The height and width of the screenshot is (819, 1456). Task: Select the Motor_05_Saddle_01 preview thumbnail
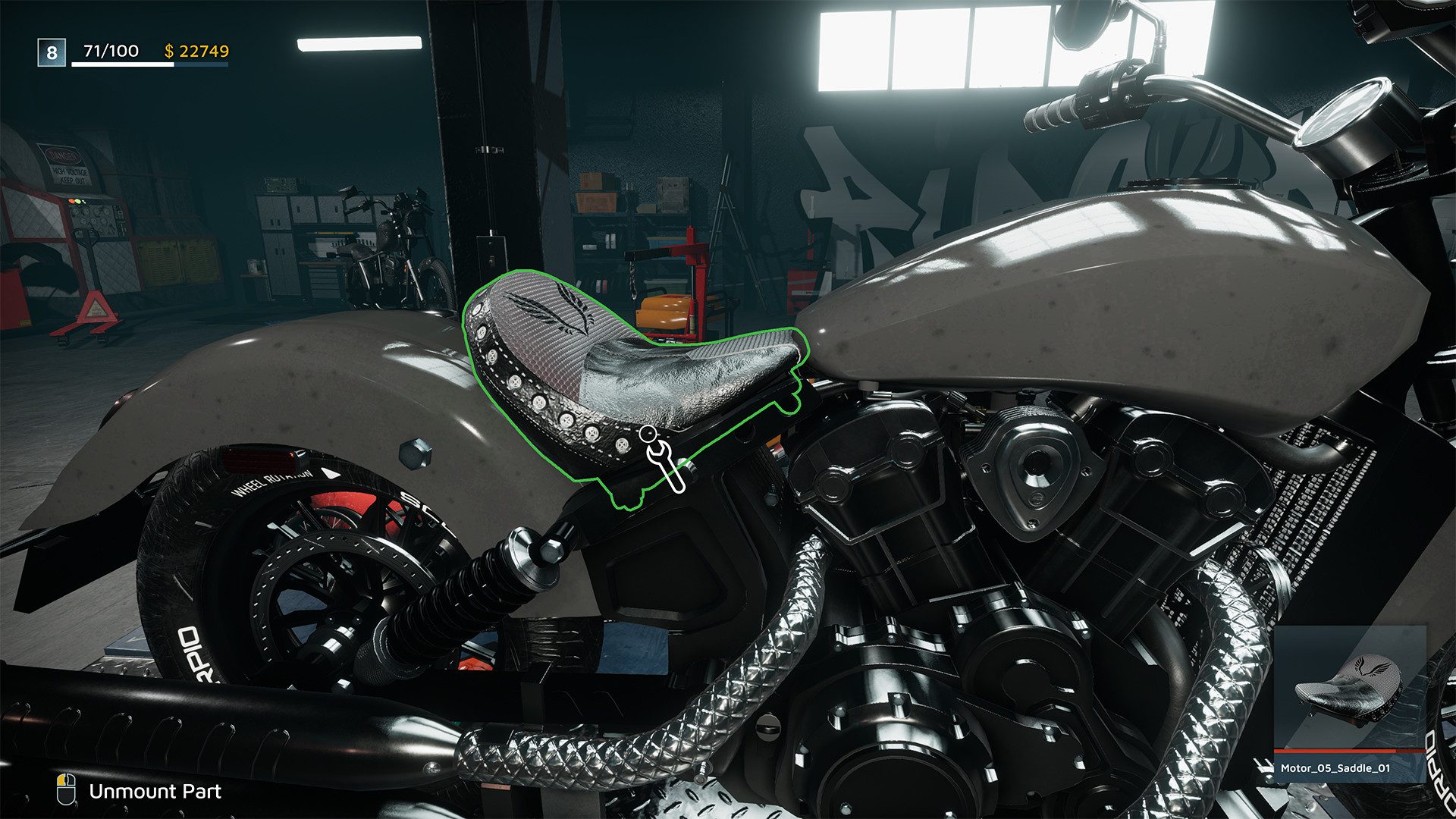pyautogui.click(x=1350, y=689)
